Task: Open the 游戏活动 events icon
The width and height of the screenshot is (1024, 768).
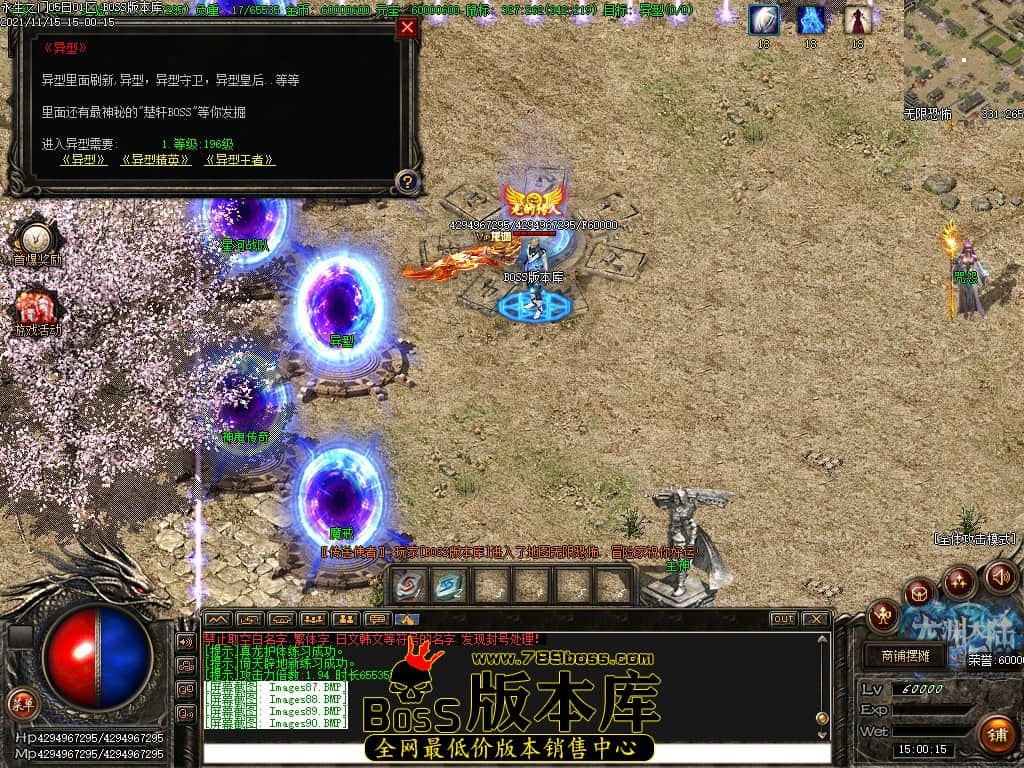Action: point(36,310)
